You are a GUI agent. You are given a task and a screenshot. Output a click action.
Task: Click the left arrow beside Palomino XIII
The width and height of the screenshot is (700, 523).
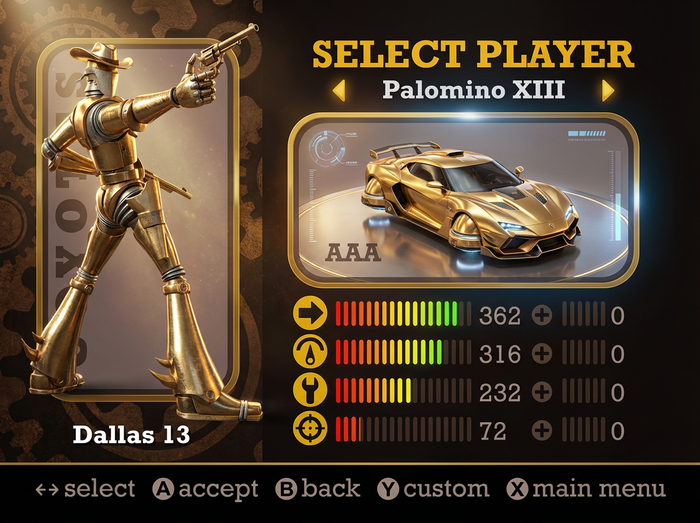(339, 91)
